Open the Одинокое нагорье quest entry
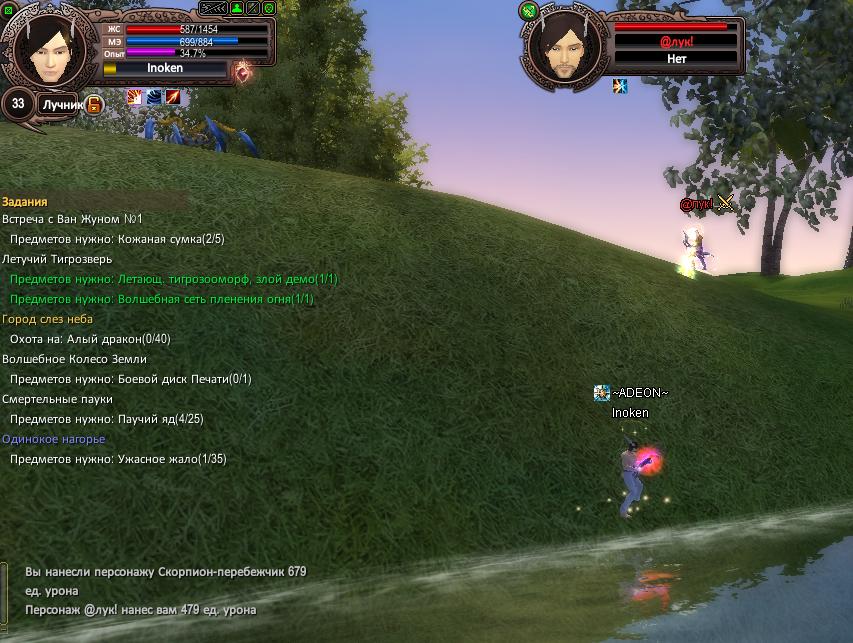This screenshot has height=643, width=853. point(53,439)
